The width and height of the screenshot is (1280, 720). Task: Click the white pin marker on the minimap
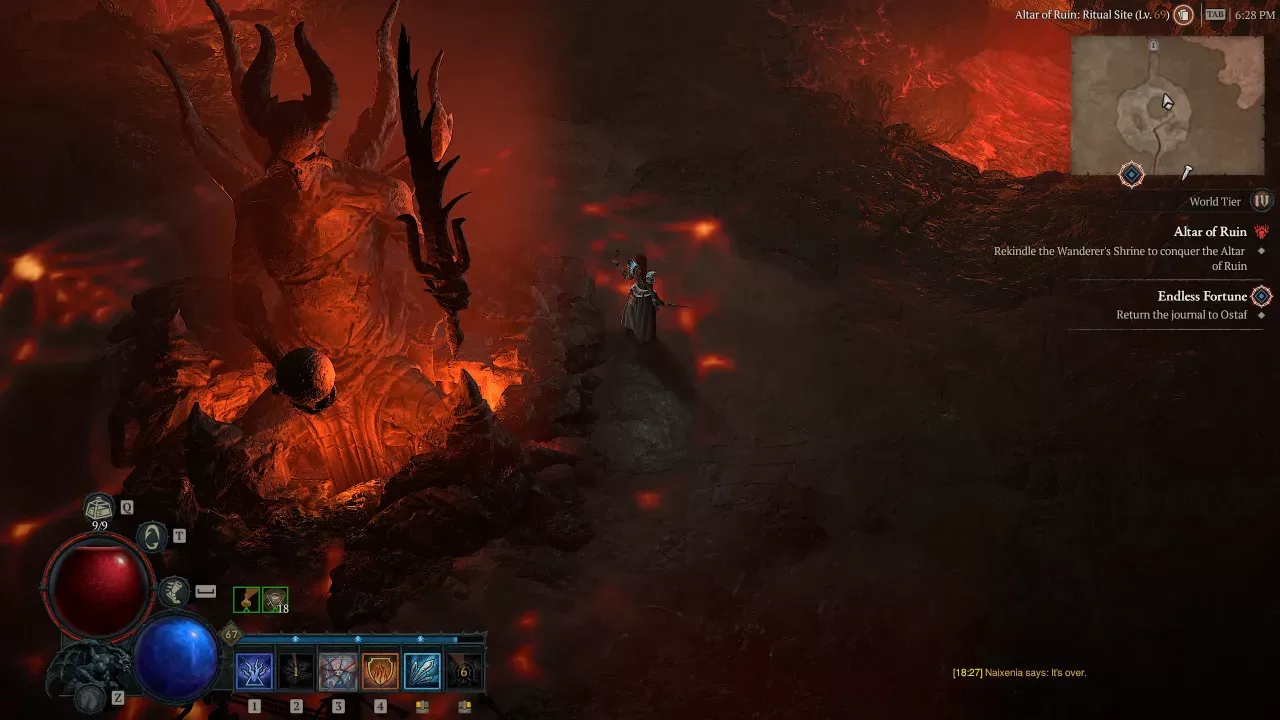(1186, 171)
